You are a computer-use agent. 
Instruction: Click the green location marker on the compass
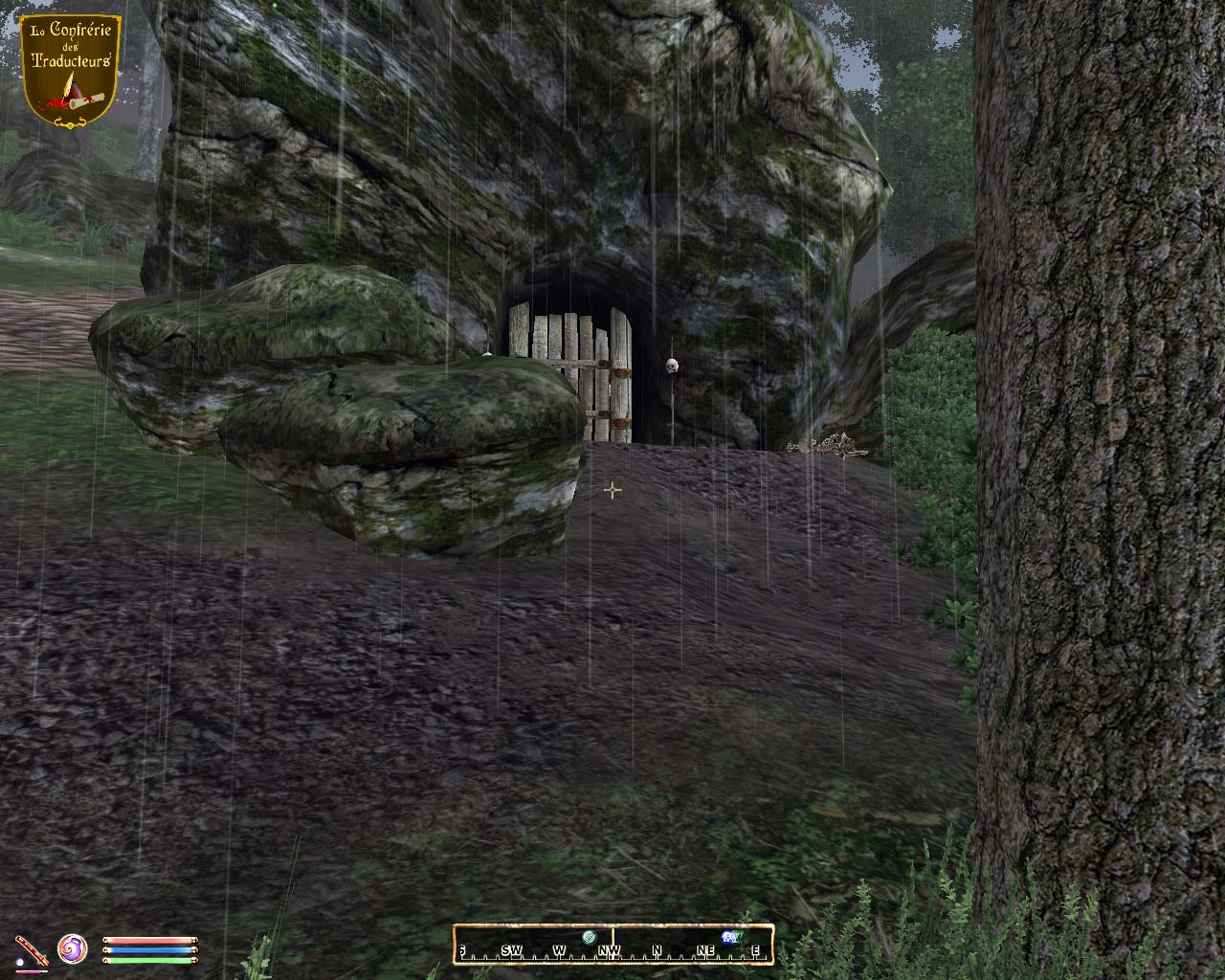[590, 936]
